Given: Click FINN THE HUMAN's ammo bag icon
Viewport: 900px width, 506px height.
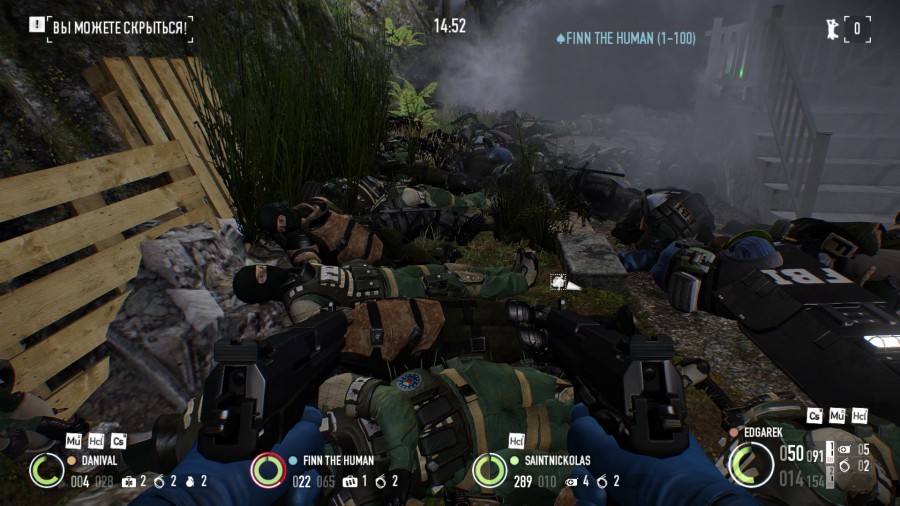Looking at the screenshot, I should 350,481.
